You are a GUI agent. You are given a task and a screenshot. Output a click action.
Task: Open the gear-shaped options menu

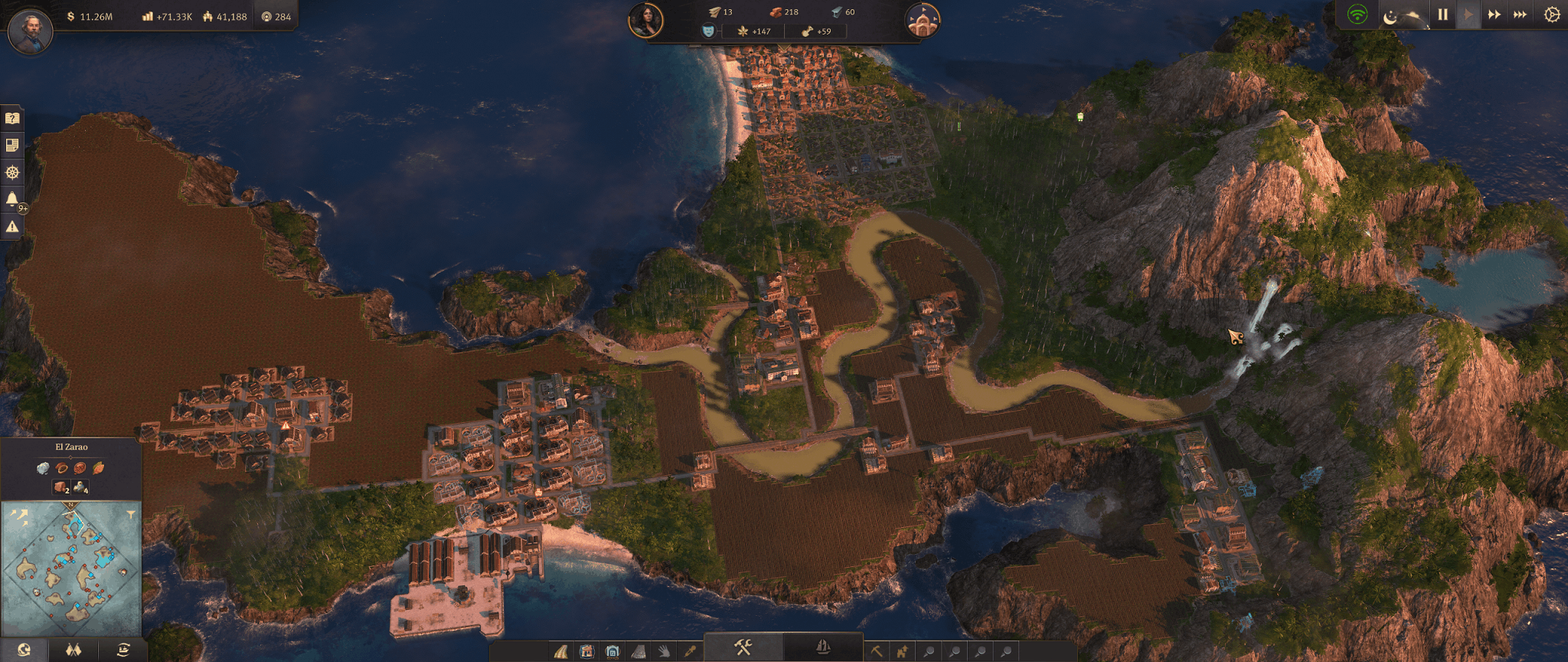[x=1552, y=15]
